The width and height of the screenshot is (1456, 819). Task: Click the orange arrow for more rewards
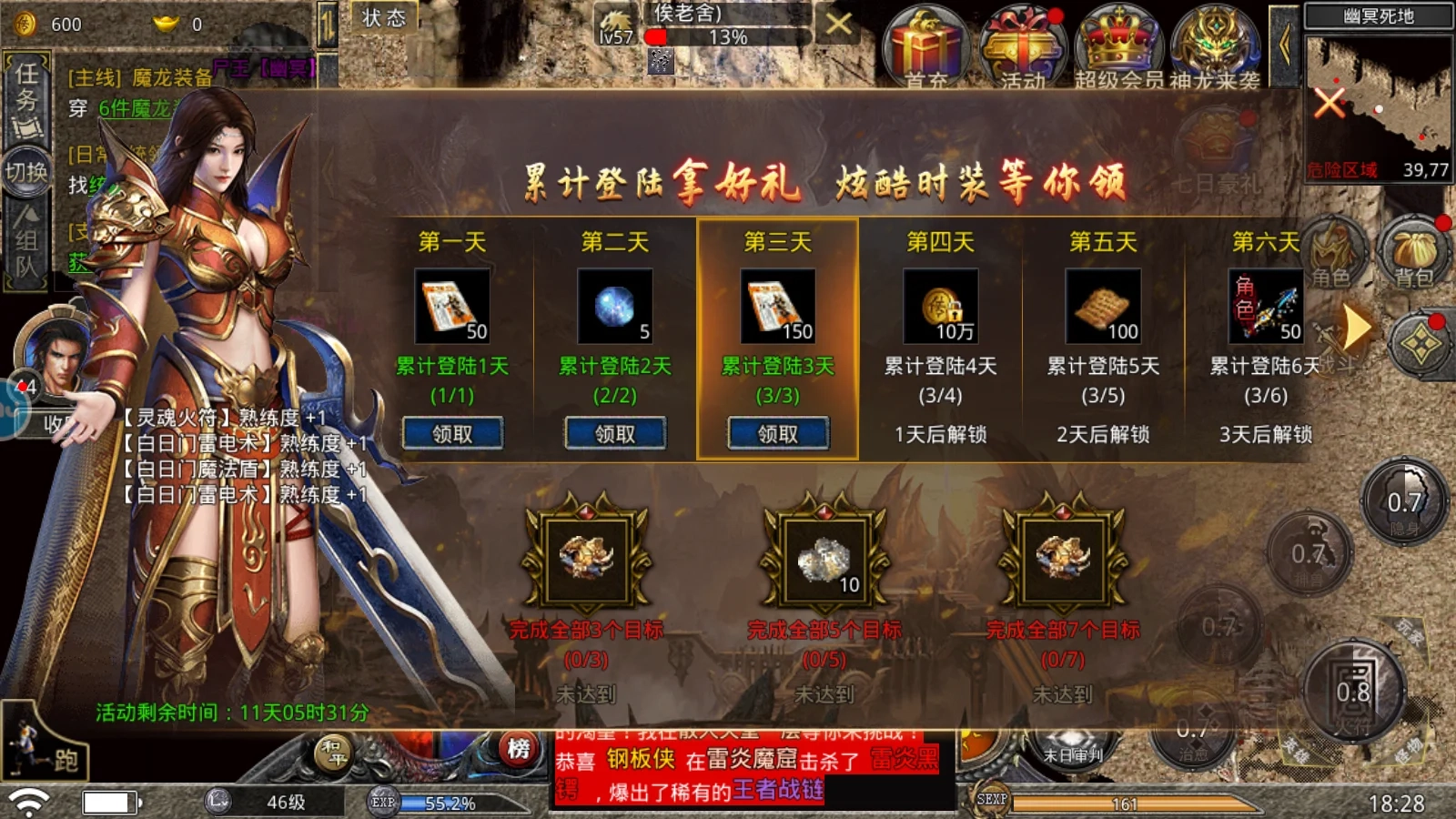1356,324
